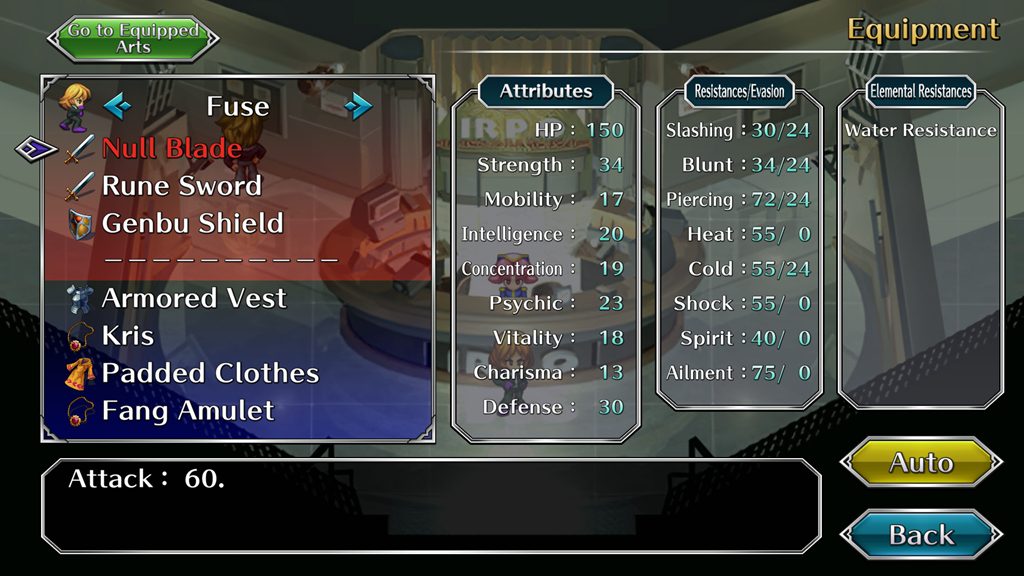
Task: Pick the Kris accessory slot
Action: pos(128,335)
